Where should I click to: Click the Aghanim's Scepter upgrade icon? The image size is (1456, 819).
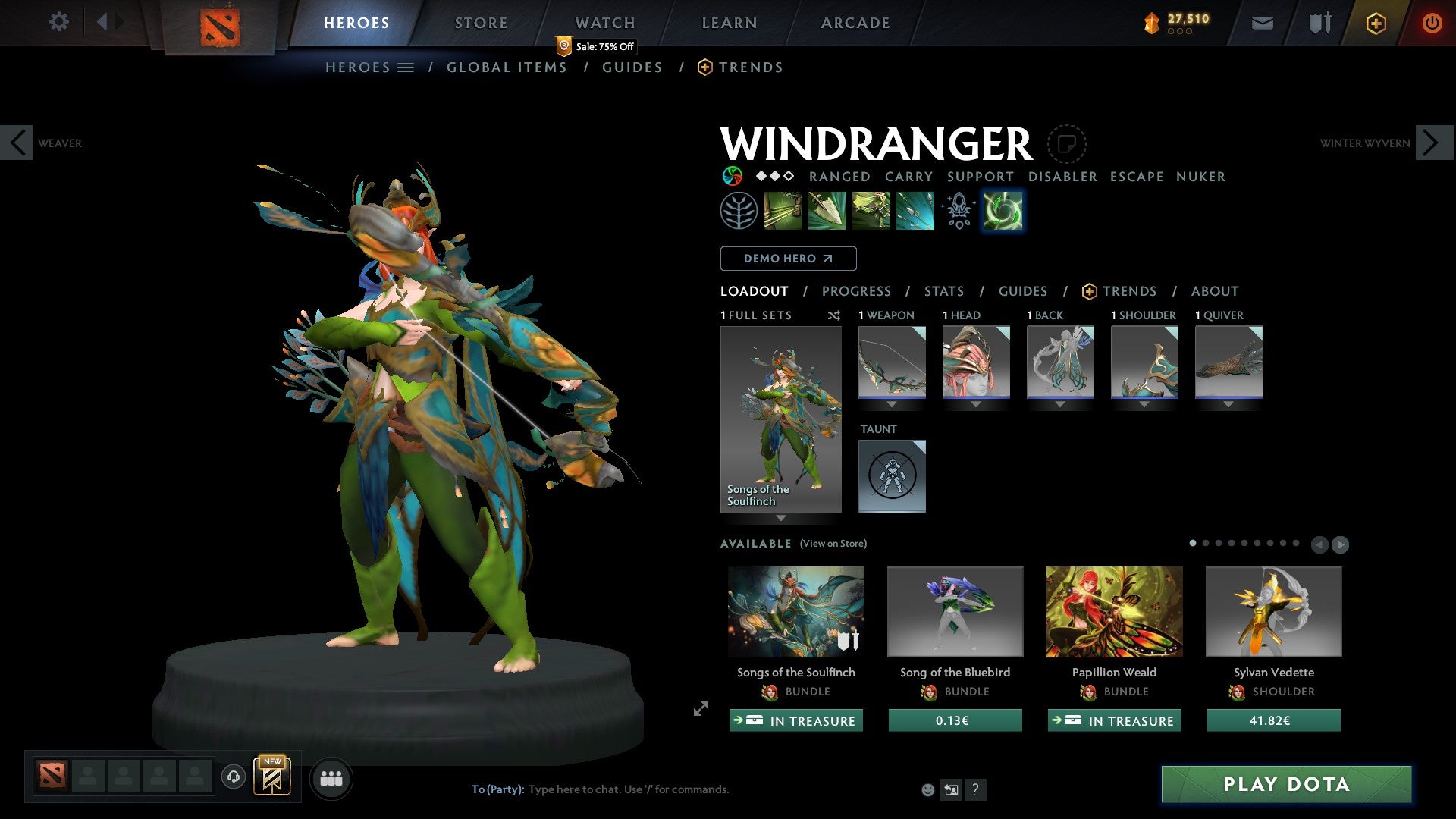[958, 210]
